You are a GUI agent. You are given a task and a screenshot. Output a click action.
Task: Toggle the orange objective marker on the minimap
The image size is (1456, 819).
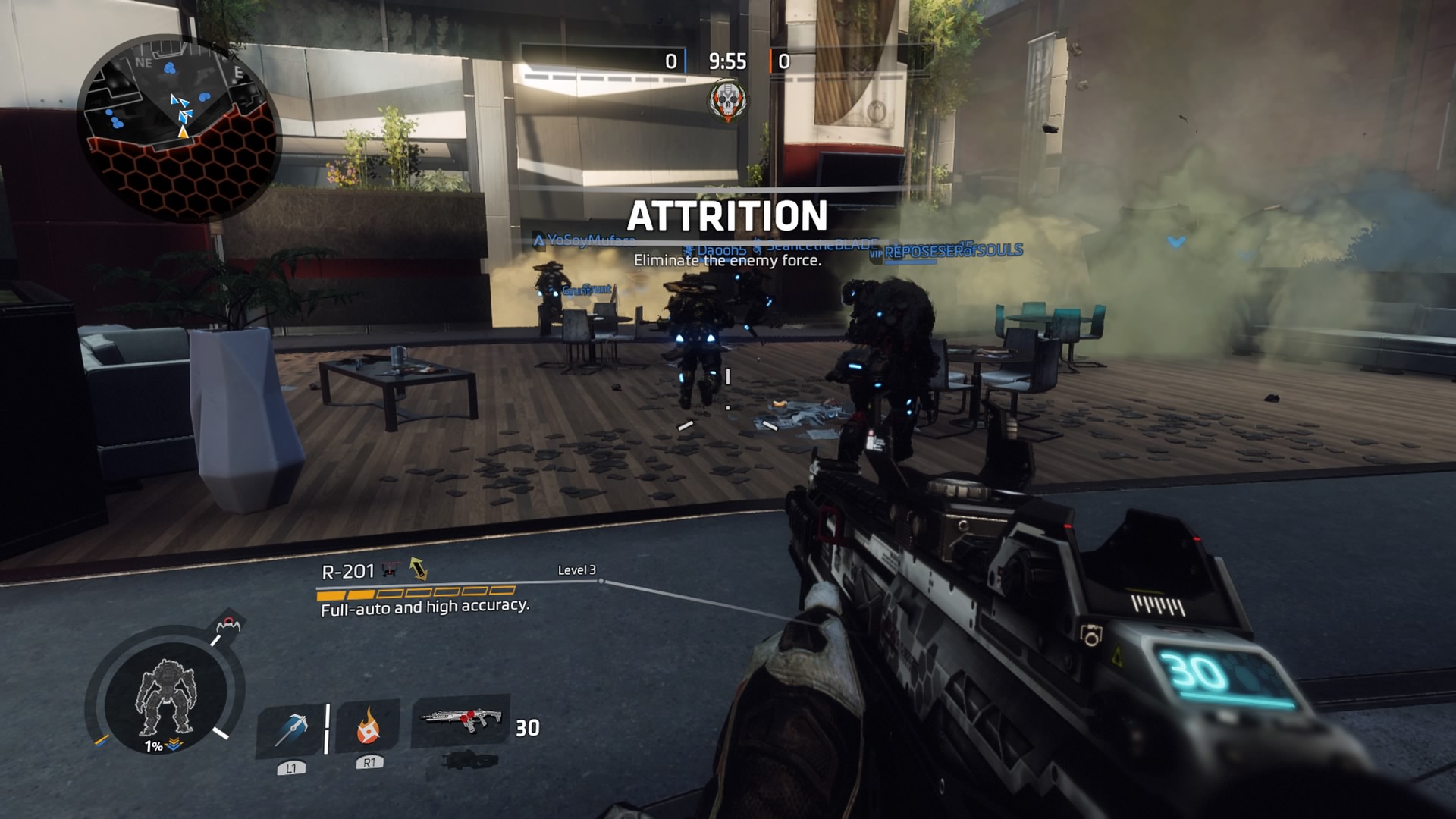pyautogui.click(x=183, y=131)
